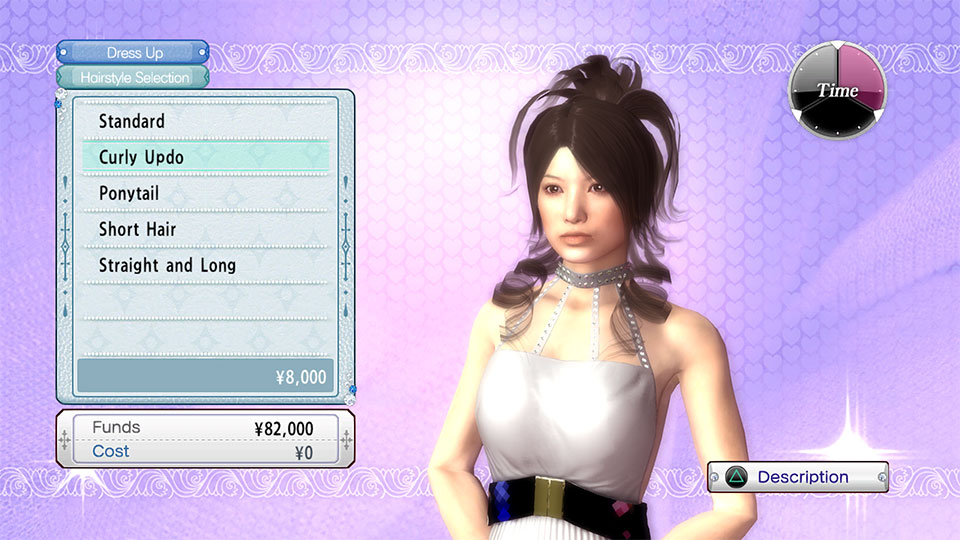This screenshot has height=540, width=960.
Task: Open the Dress Up tab
Action: [134, 52]
